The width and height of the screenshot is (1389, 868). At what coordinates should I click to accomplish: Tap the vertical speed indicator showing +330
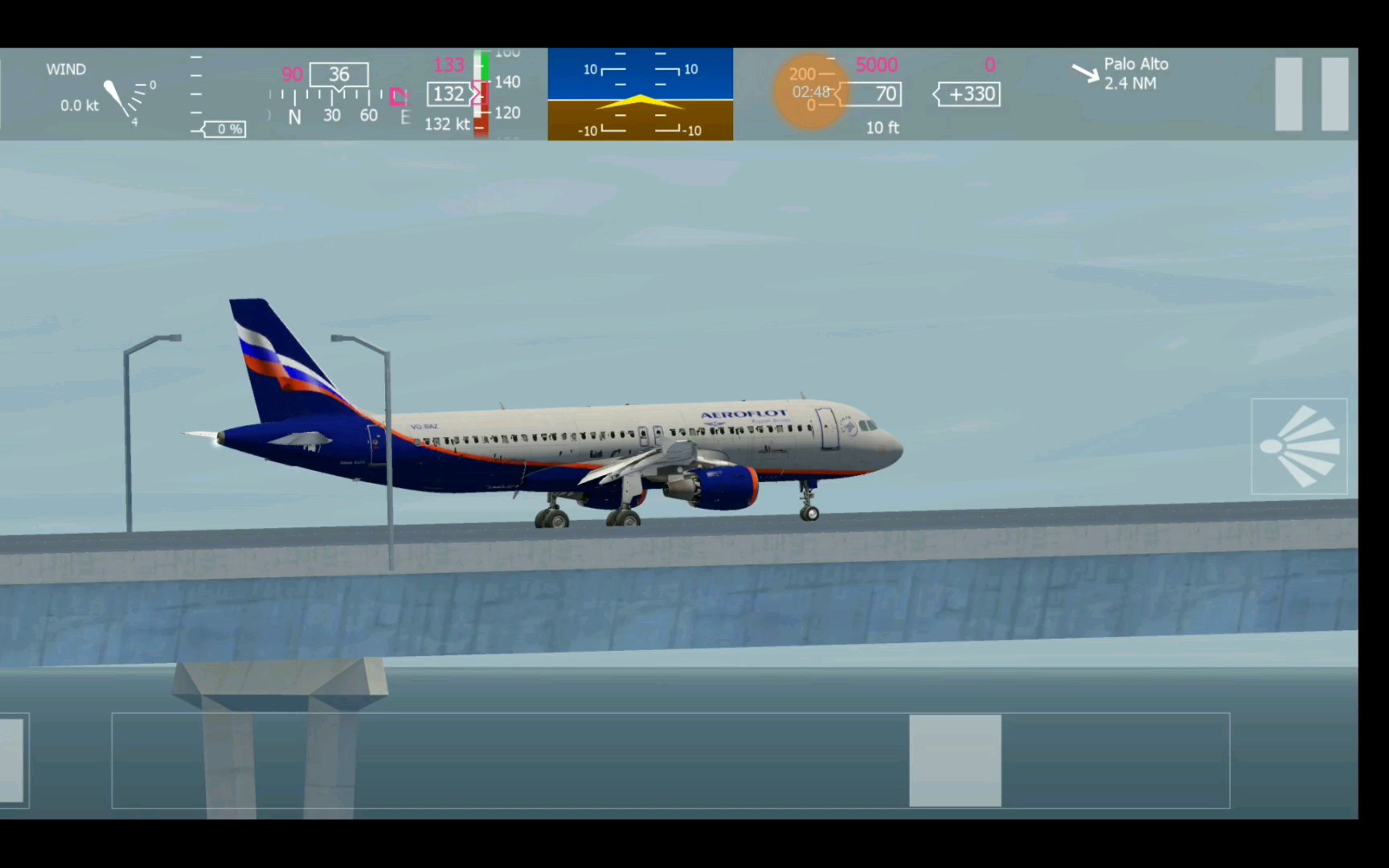tap(967, 94)
